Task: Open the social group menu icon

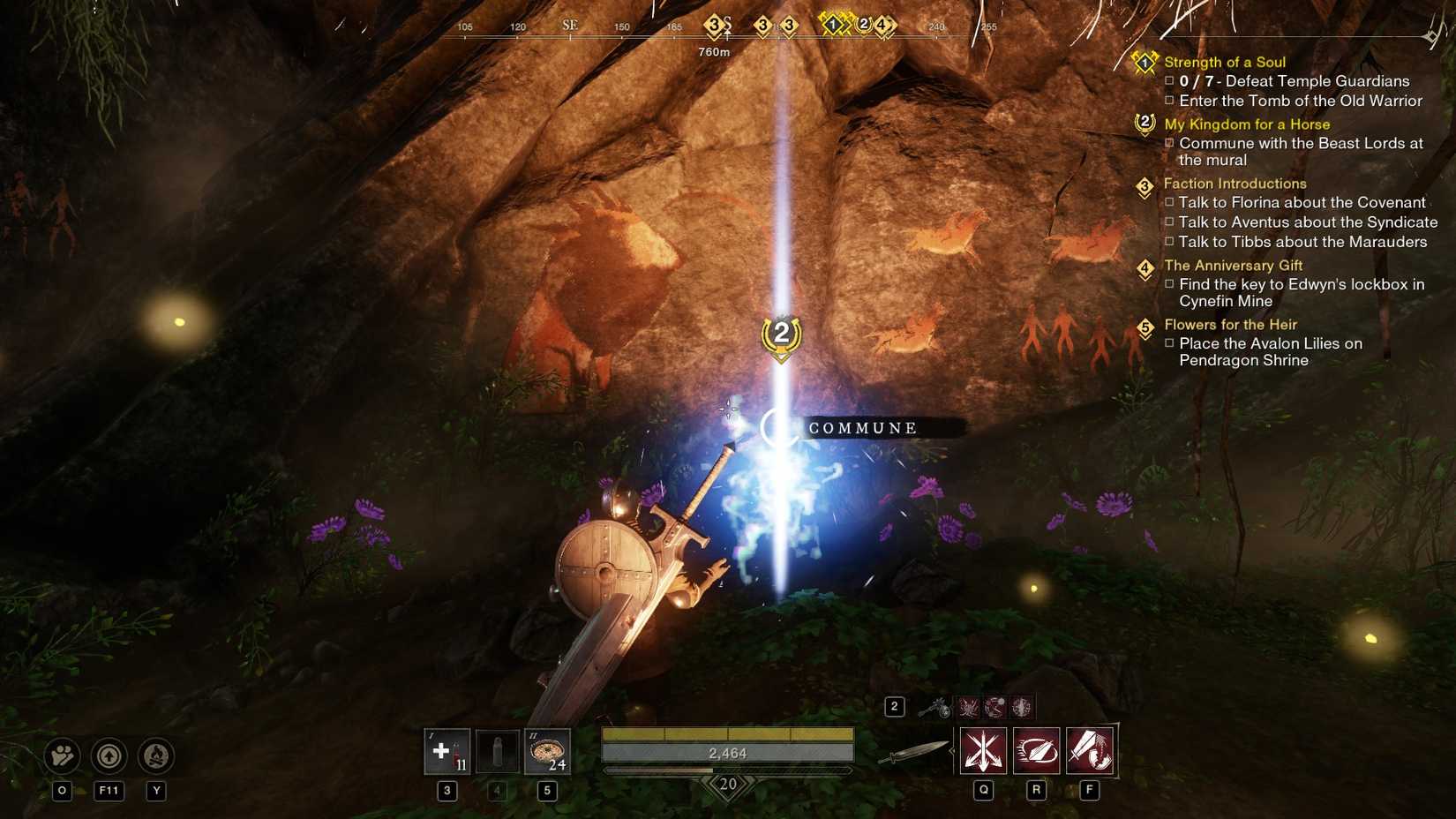Action: (60, 756)
